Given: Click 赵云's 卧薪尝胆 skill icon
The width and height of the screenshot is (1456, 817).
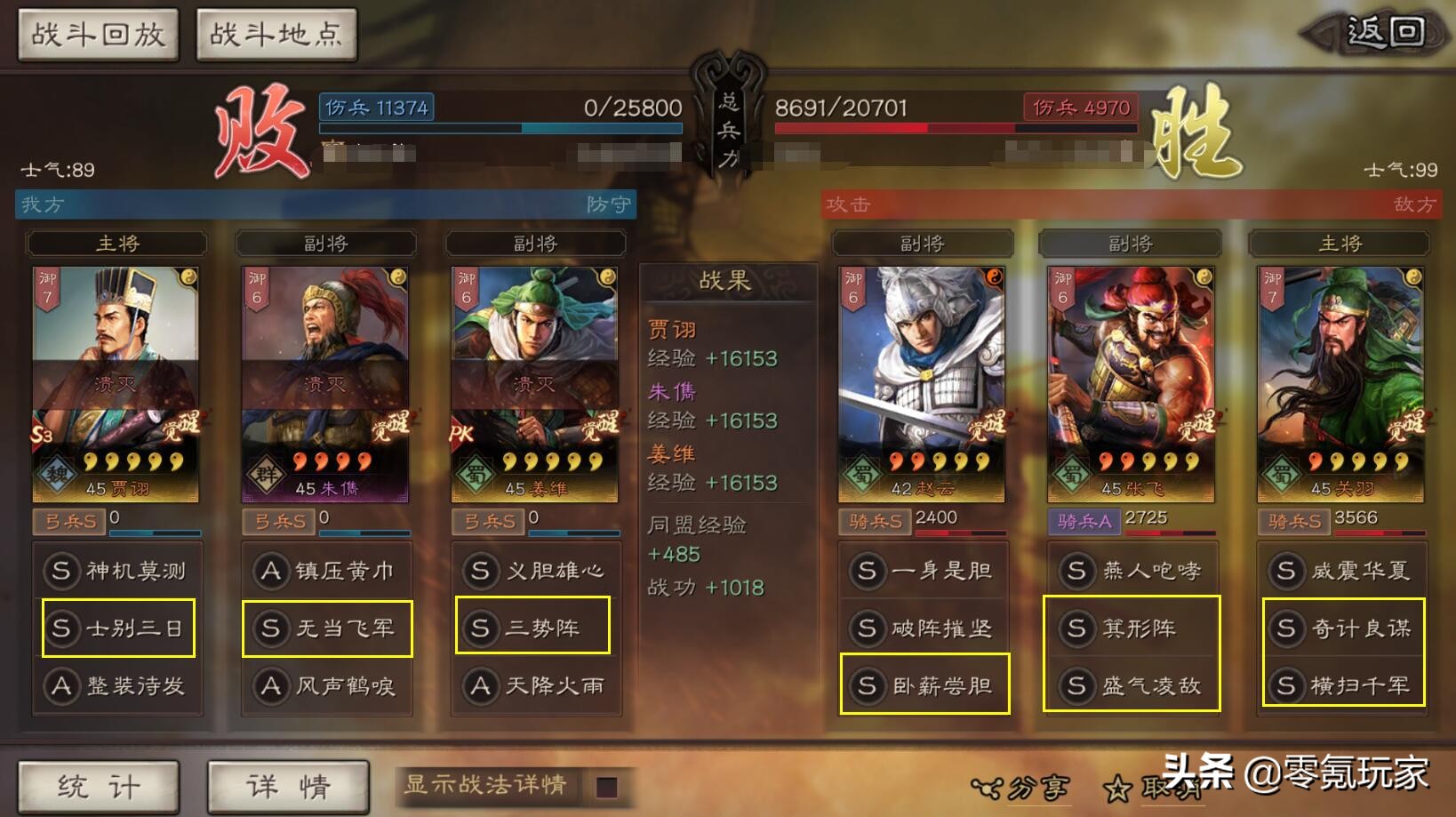Looking at the screenshot, I should coord(868,685).
